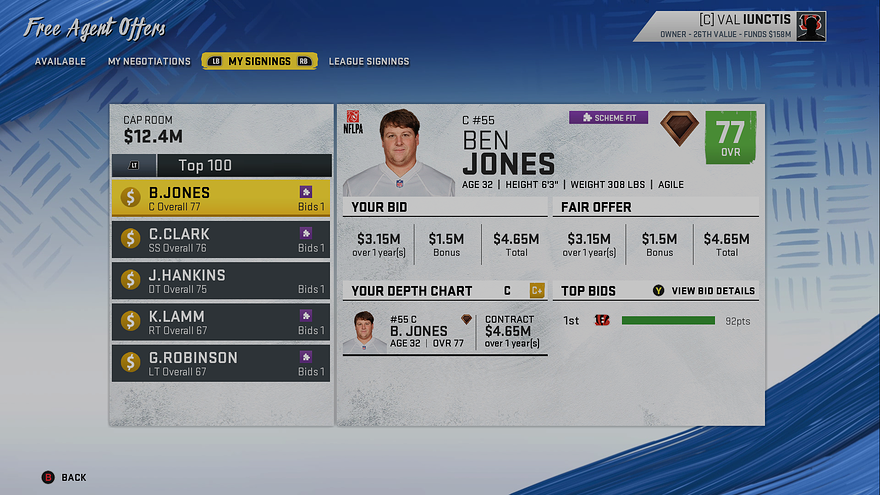Select the My Signings tab
880x495 pixels.
tap(259, 61)
